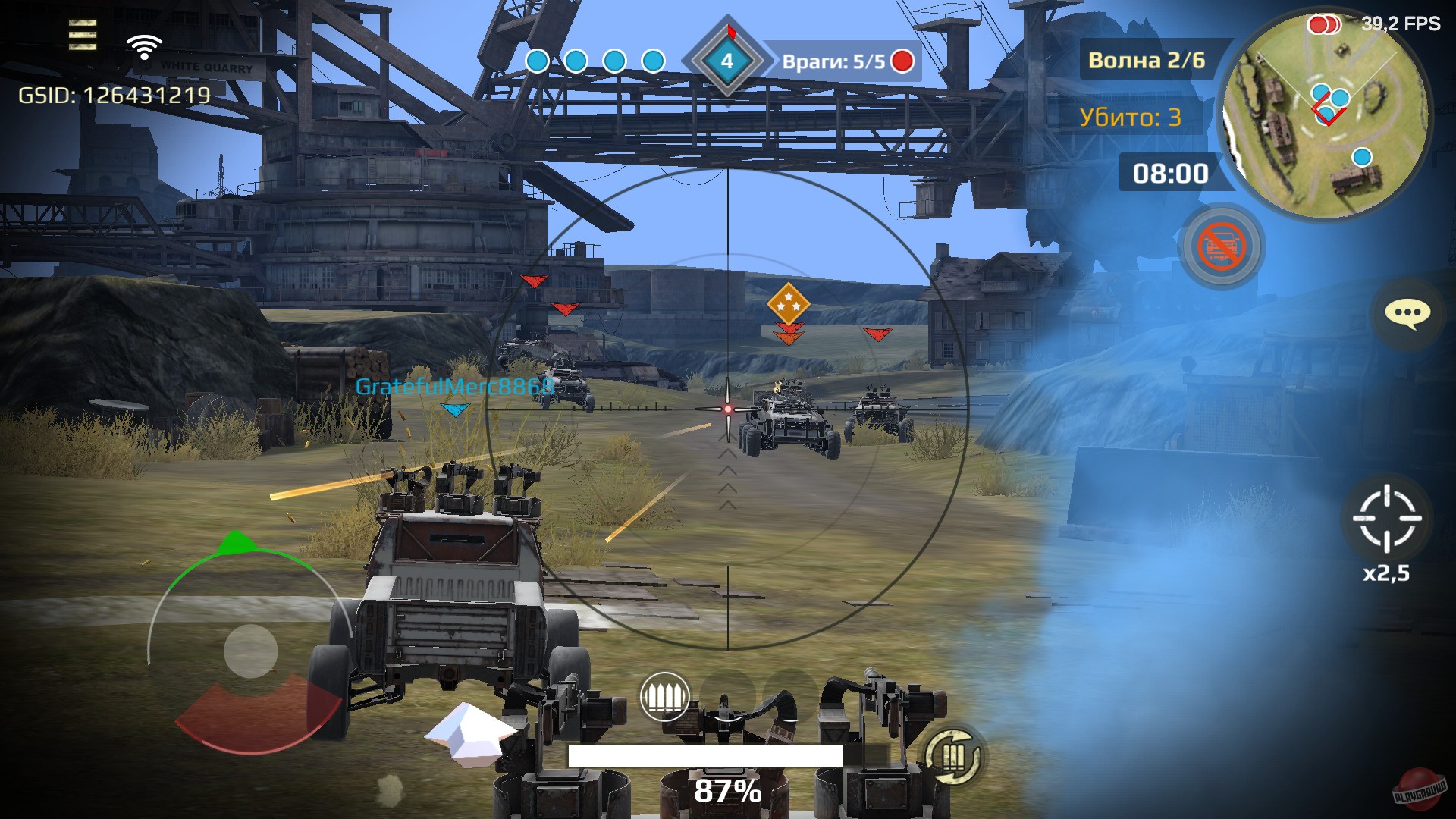Tap the movement joystick in bottom left

coord(250,651)
